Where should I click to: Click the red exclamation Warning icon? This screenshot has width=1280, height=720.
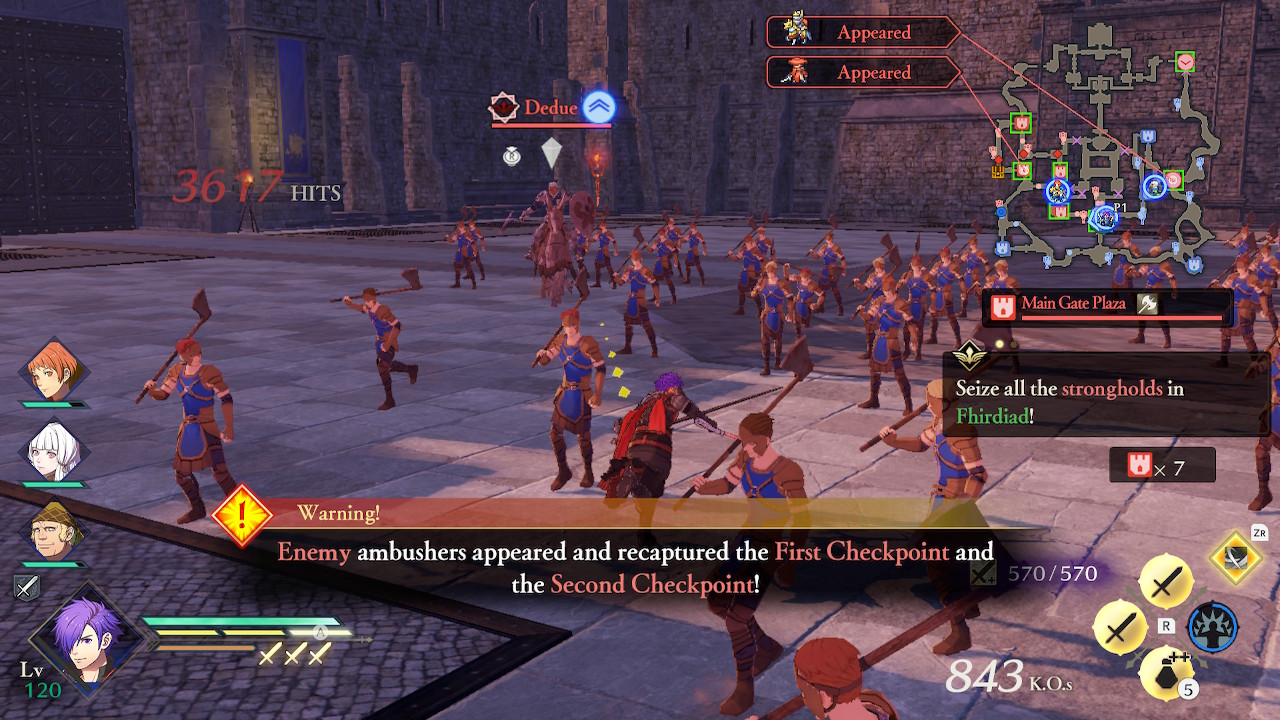tap(242, 516)
